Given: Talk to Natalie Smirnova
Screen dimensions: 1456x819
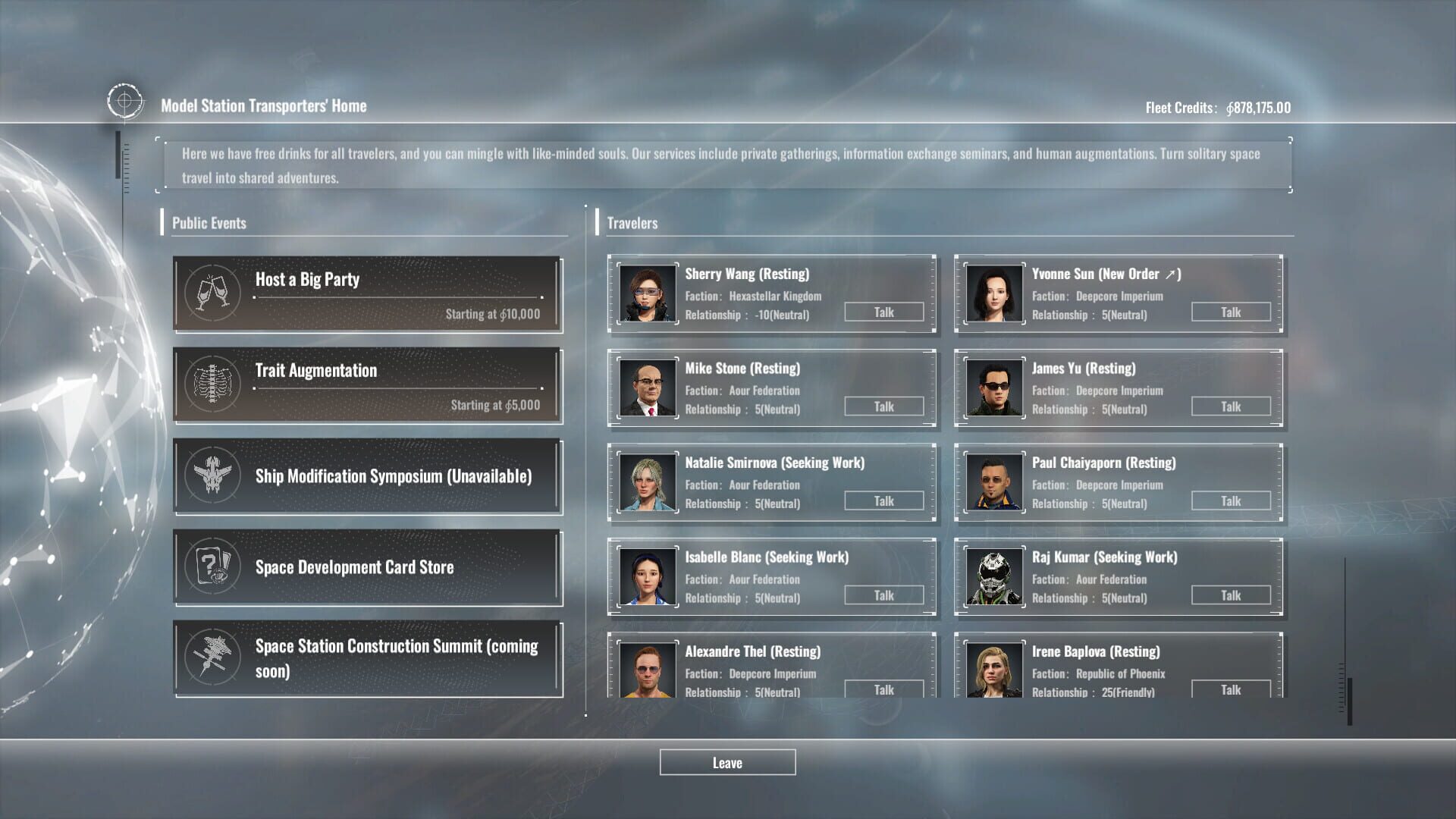Looking at the screenshot, I should (883, 500).
